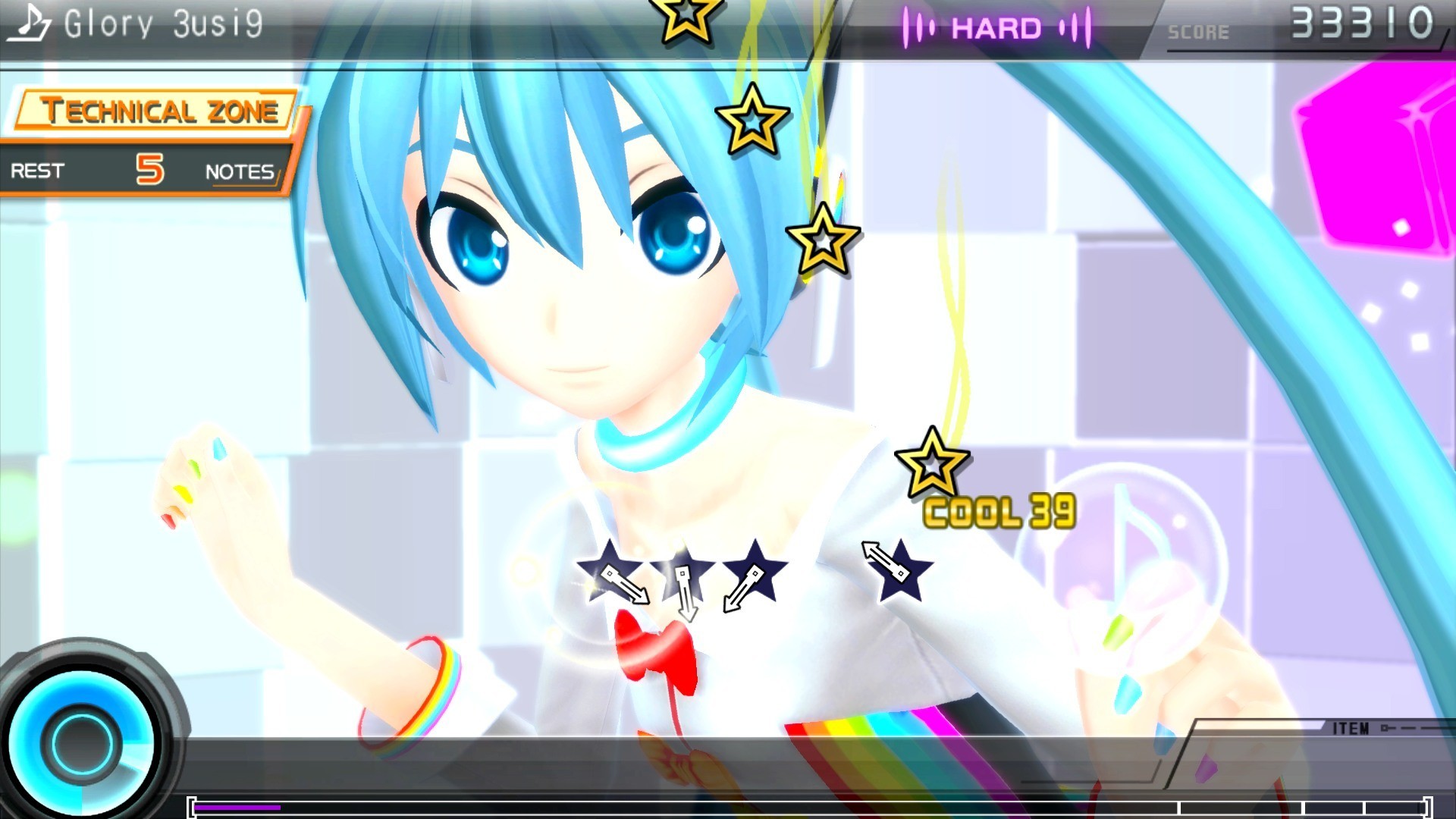The height and width of the screenshot is (819, 1456).
Task: Toggle the HARD difficulty indicator
Action: pos(996,28)
